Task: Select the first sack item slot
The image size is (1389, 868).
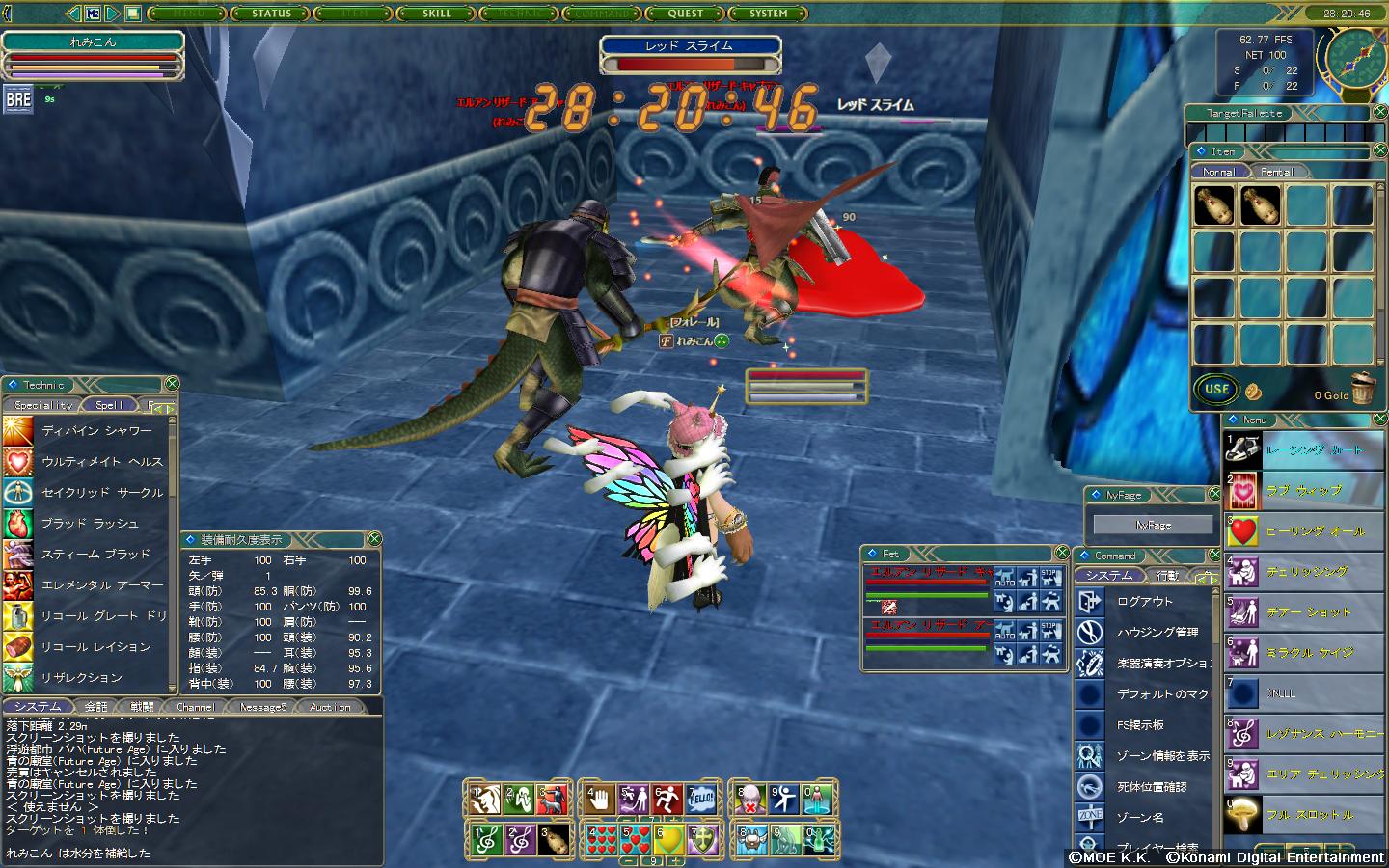Action: 1212,205
